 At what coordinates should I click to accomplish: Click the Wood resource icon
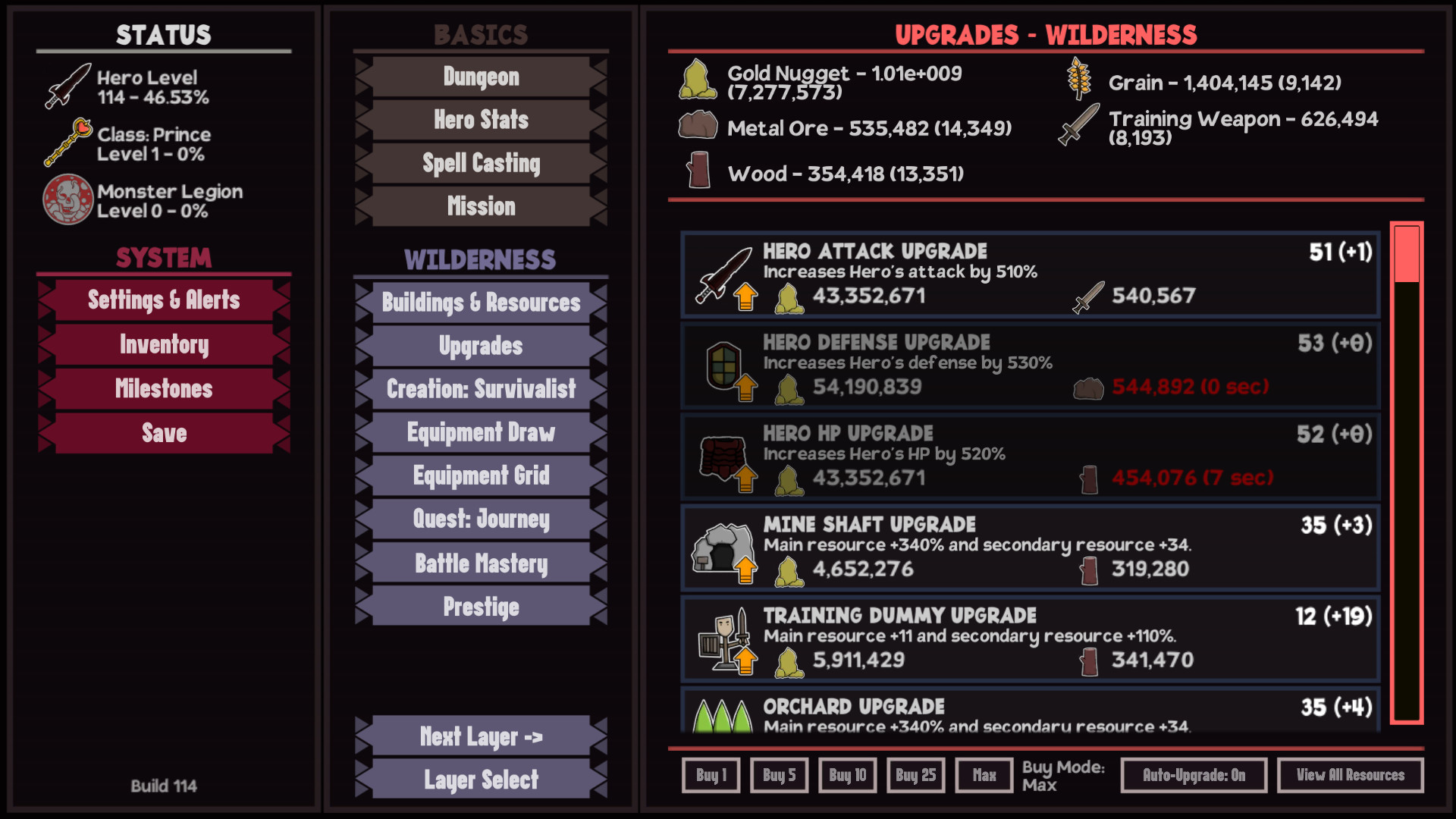tap(698, 171)
